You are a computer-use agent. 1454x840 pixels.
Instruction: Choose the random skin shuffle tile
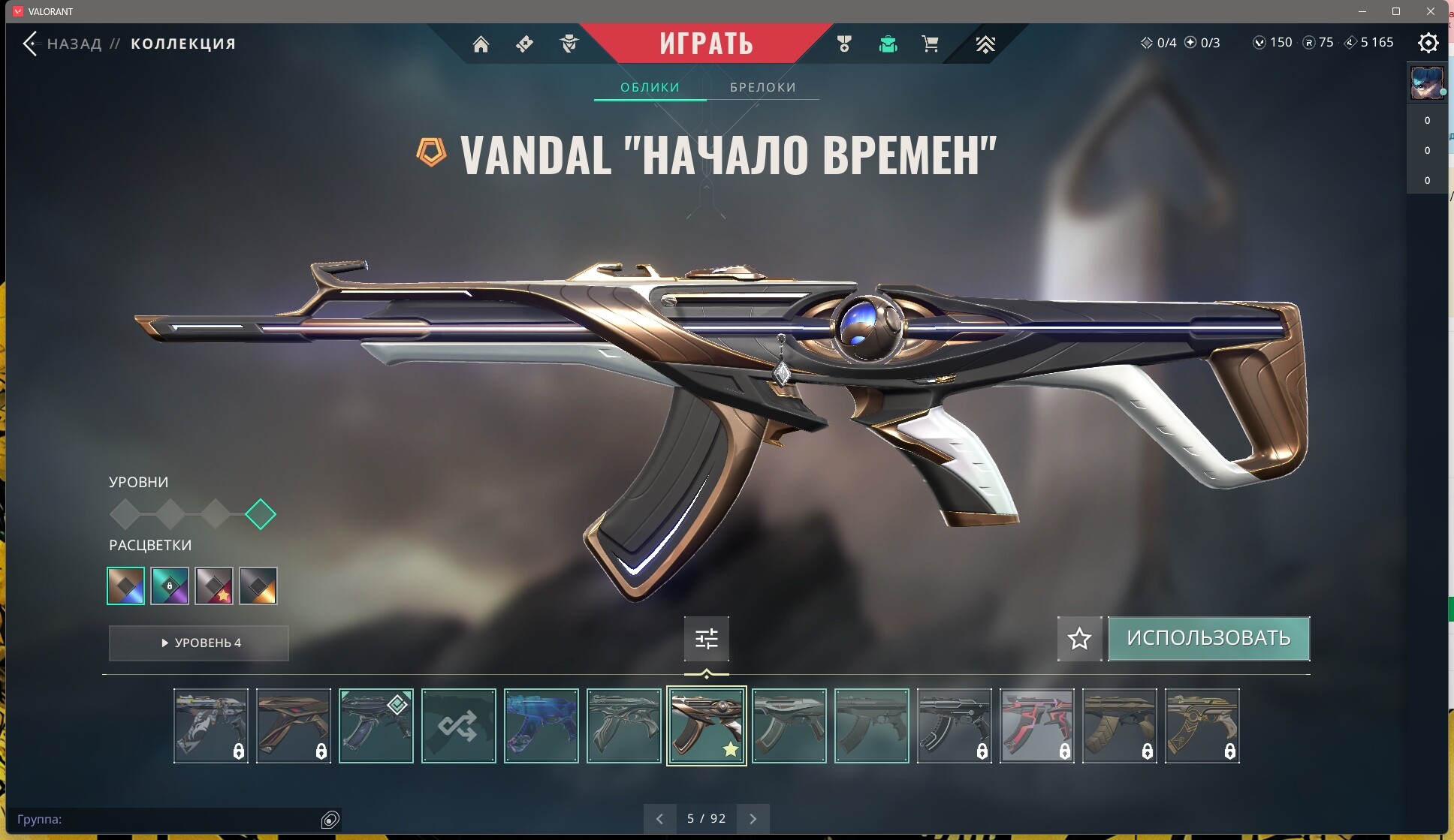point(458,726)
